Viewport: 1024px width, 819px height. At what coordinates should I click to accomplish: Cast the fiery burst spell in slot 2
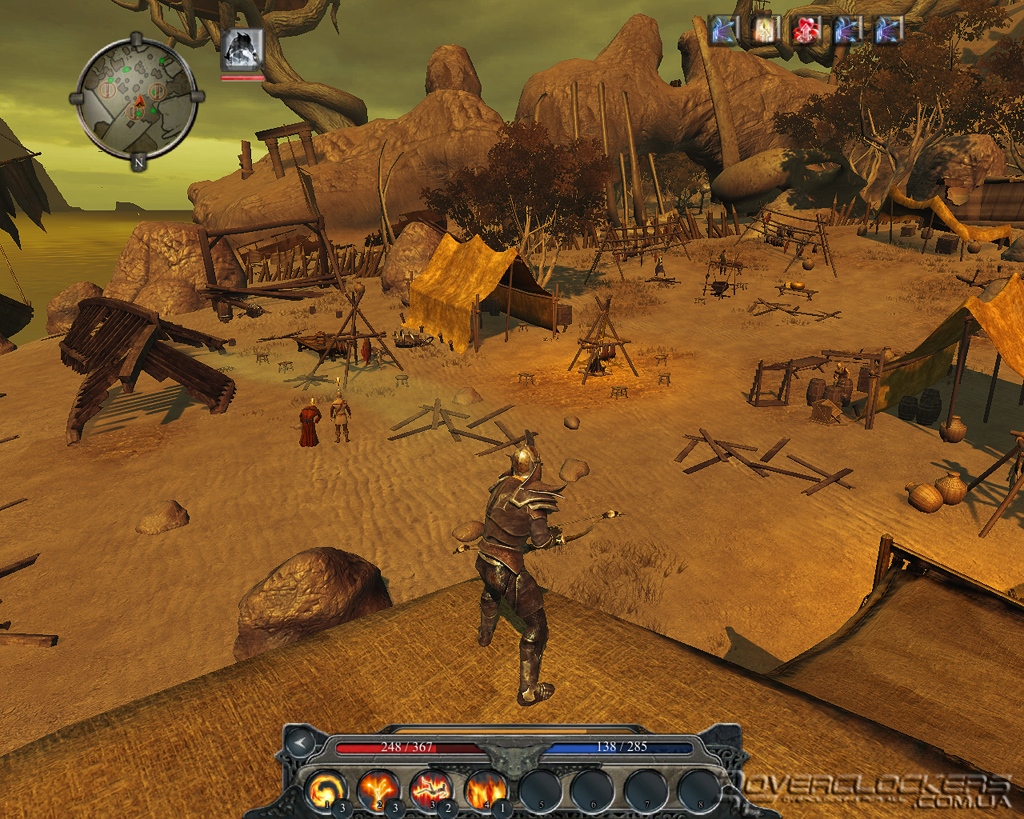[x=379, y=789]
